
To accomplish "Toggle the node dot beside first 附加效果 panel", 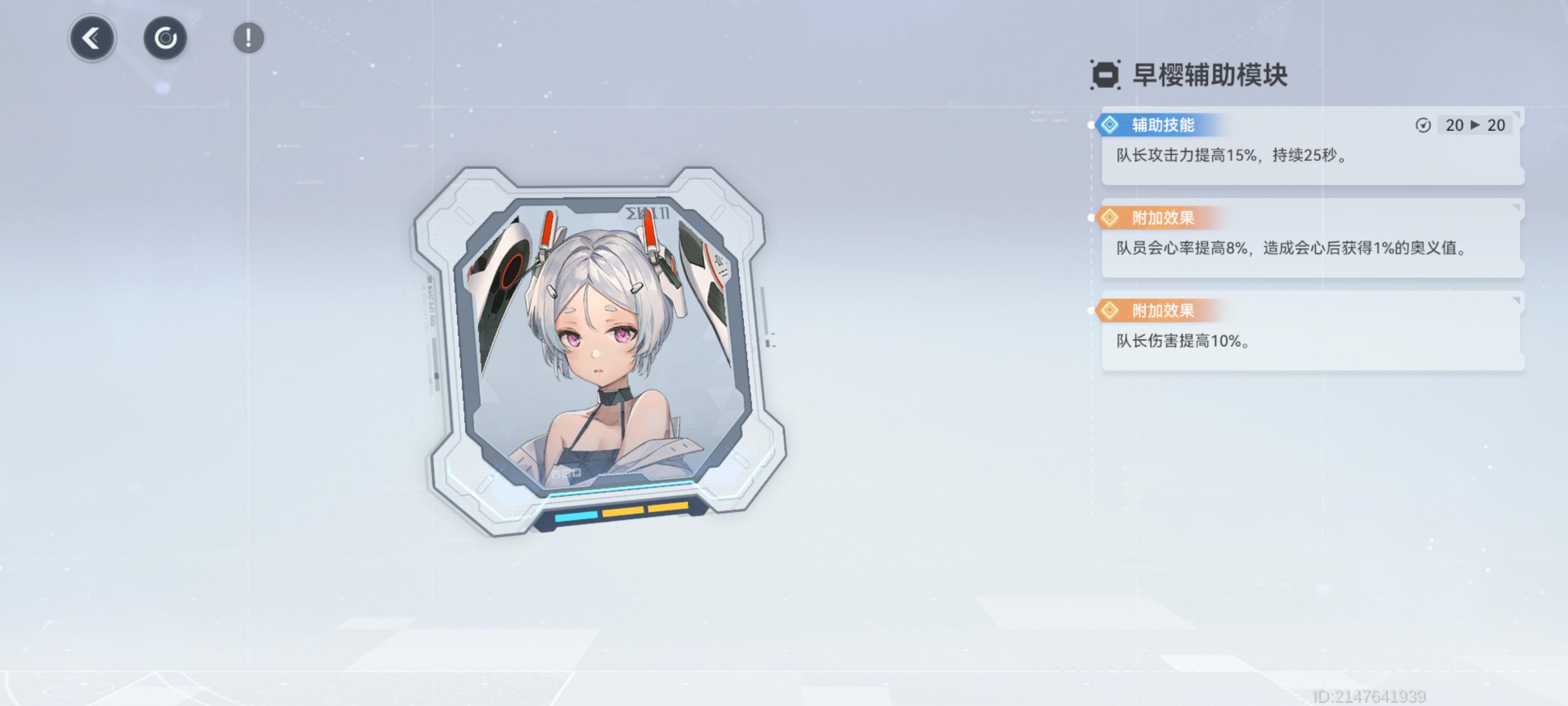I will tap(1092, 218).
